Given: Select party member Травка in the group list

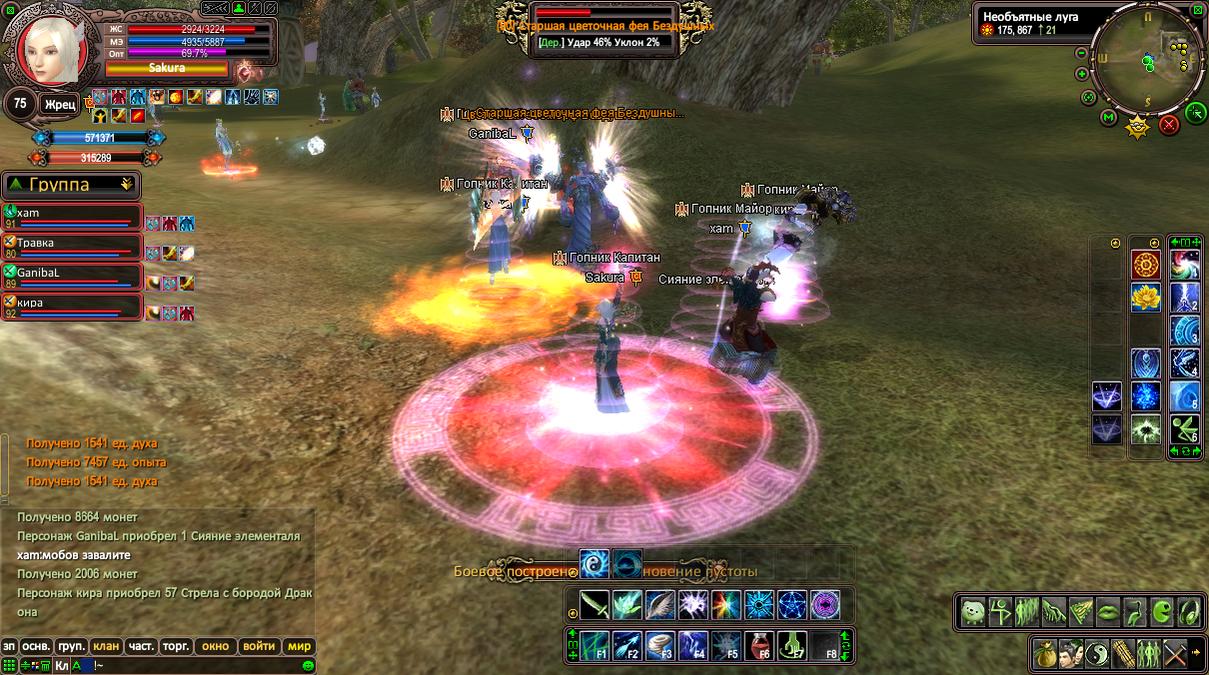Looking at the screenshot, I should click(72, 247).
